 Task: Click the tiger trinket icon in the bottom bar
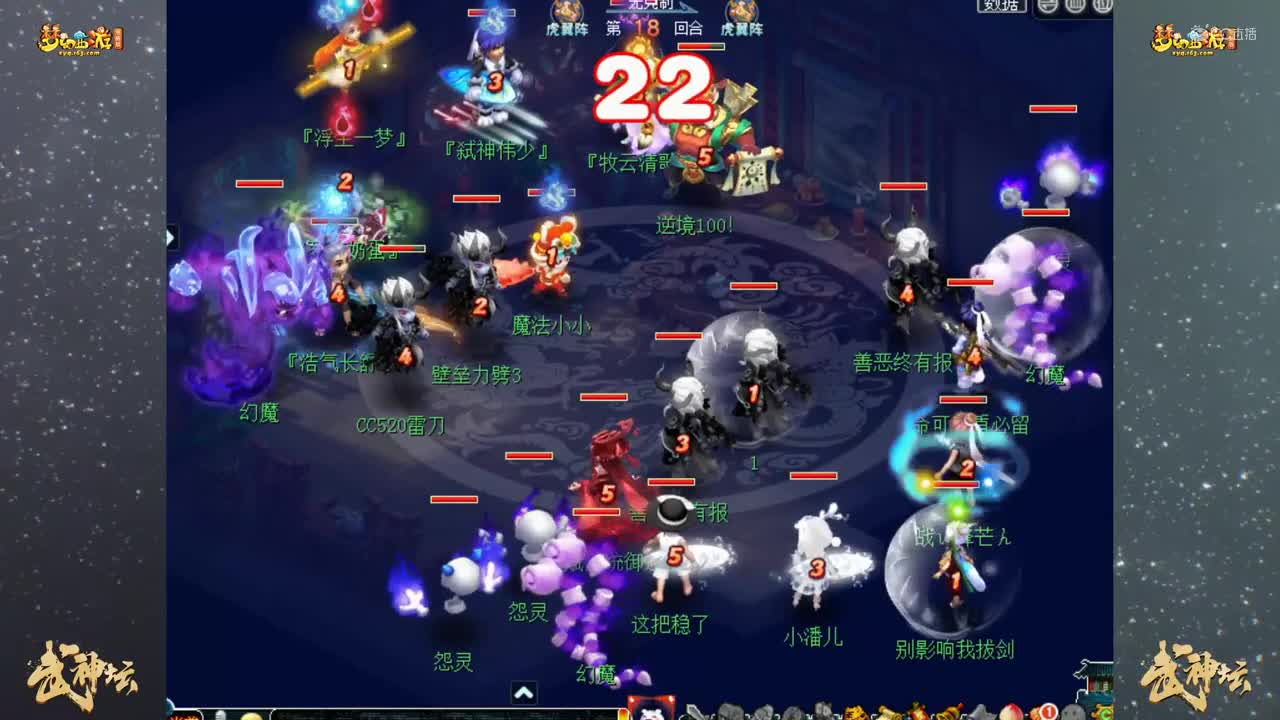[x=853, y=713]
